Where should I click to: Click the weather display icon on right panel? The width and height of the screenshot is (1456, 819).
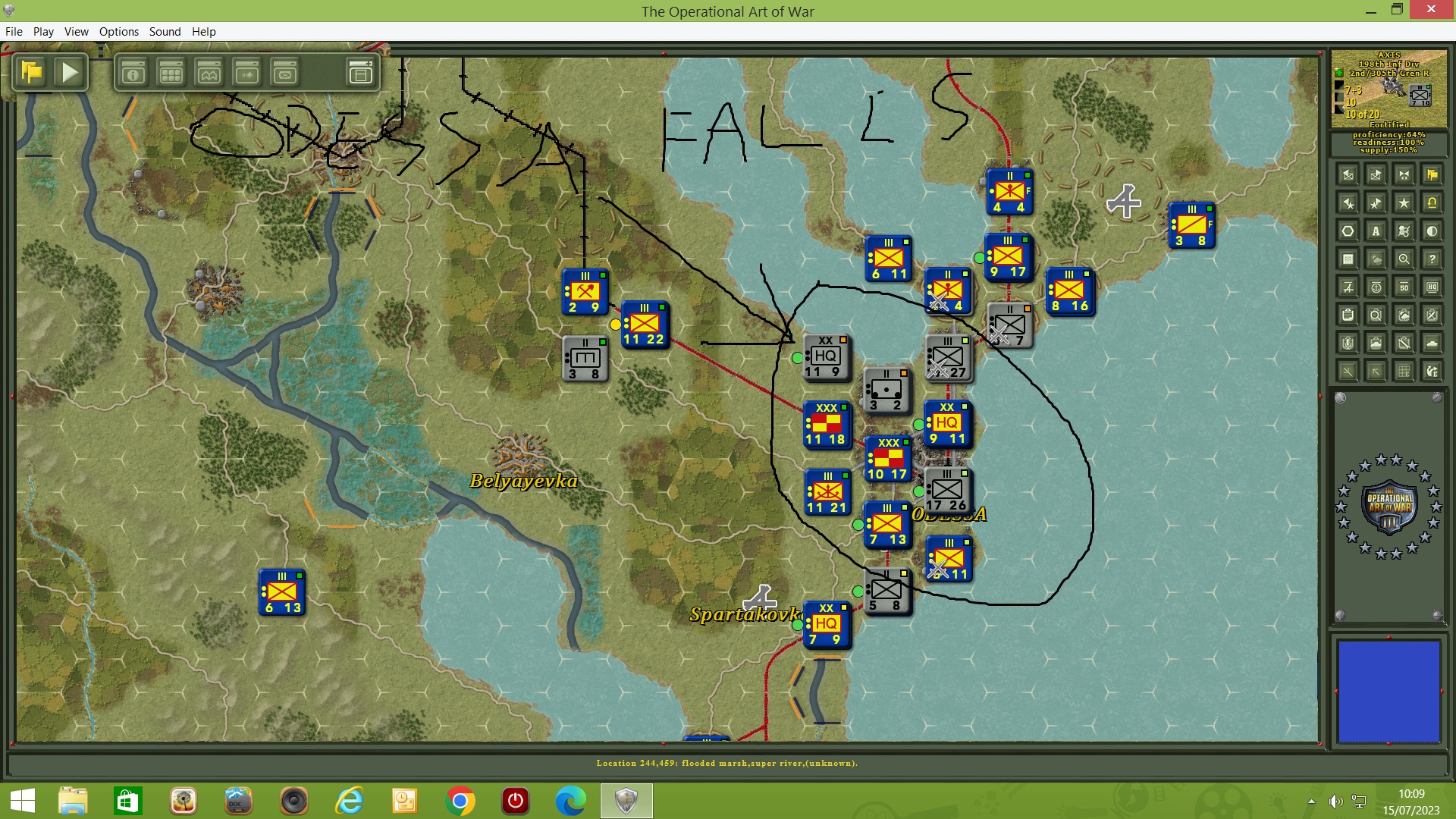(x=1375, y=258)
